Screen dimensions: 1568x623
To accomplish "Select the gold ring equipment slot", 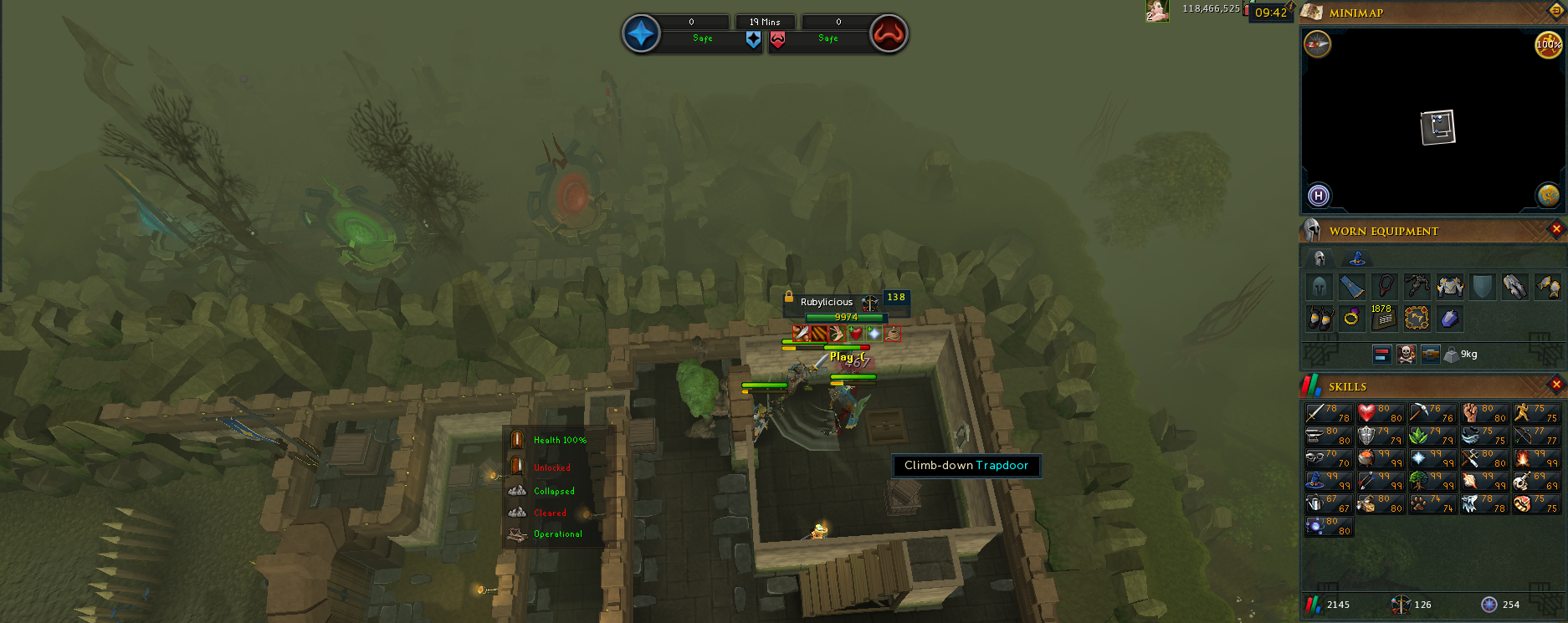I will (1351, 318).
